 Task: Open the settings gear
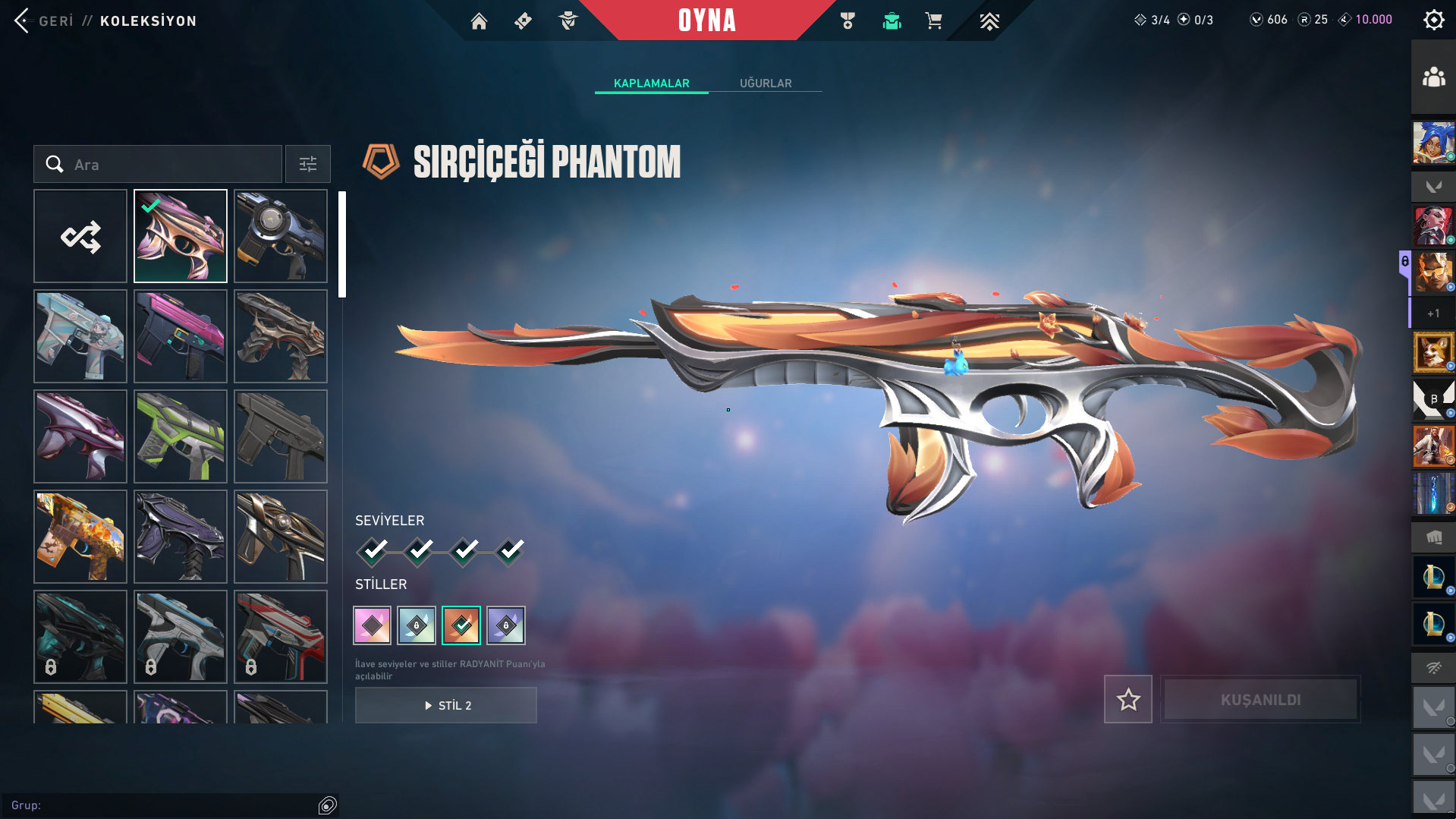[1433, 20]
